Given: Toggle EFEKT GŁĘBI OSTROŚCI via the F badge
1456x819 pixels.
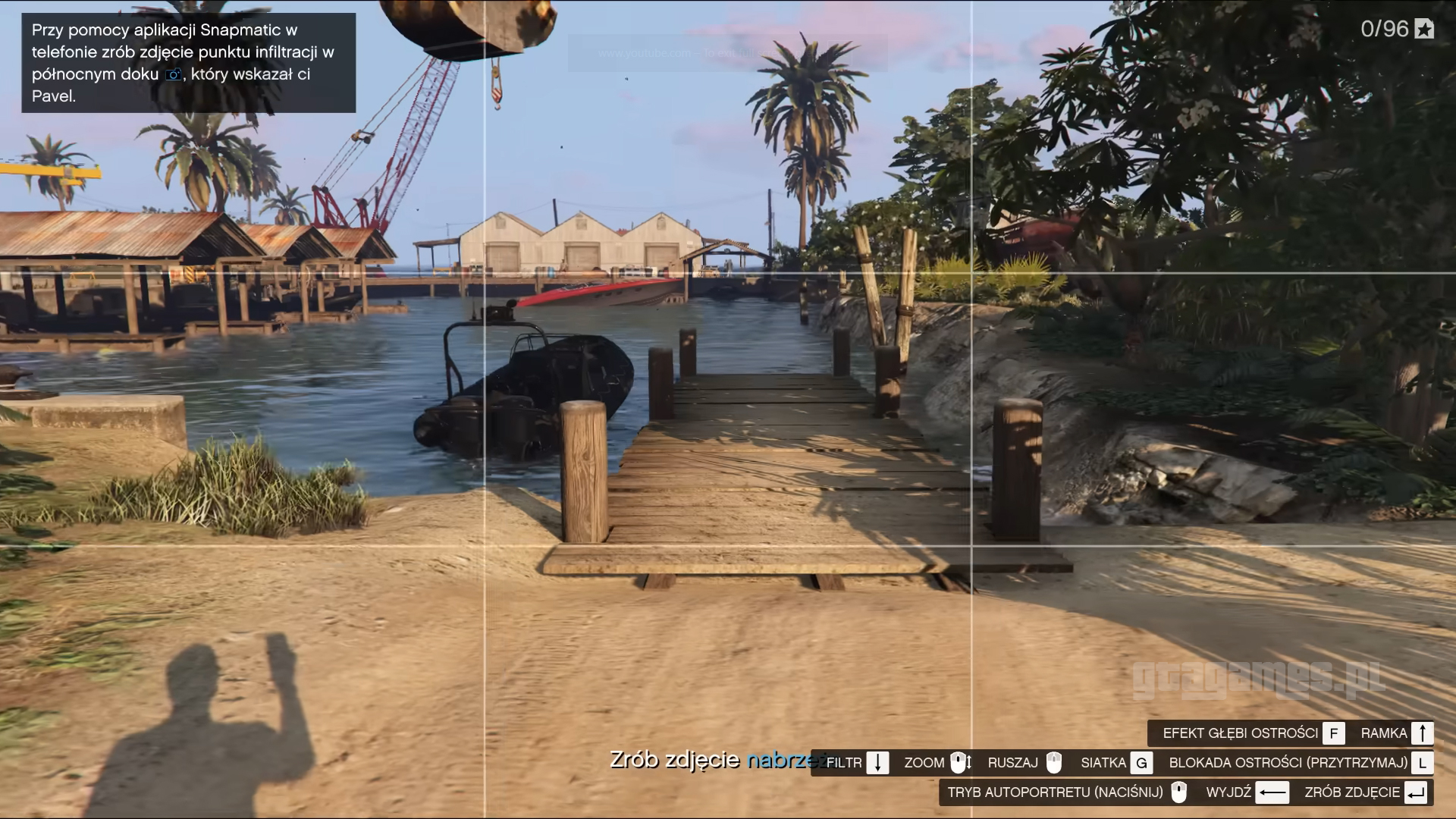Looking at the screenshot, I should [x=1333, y=733].
